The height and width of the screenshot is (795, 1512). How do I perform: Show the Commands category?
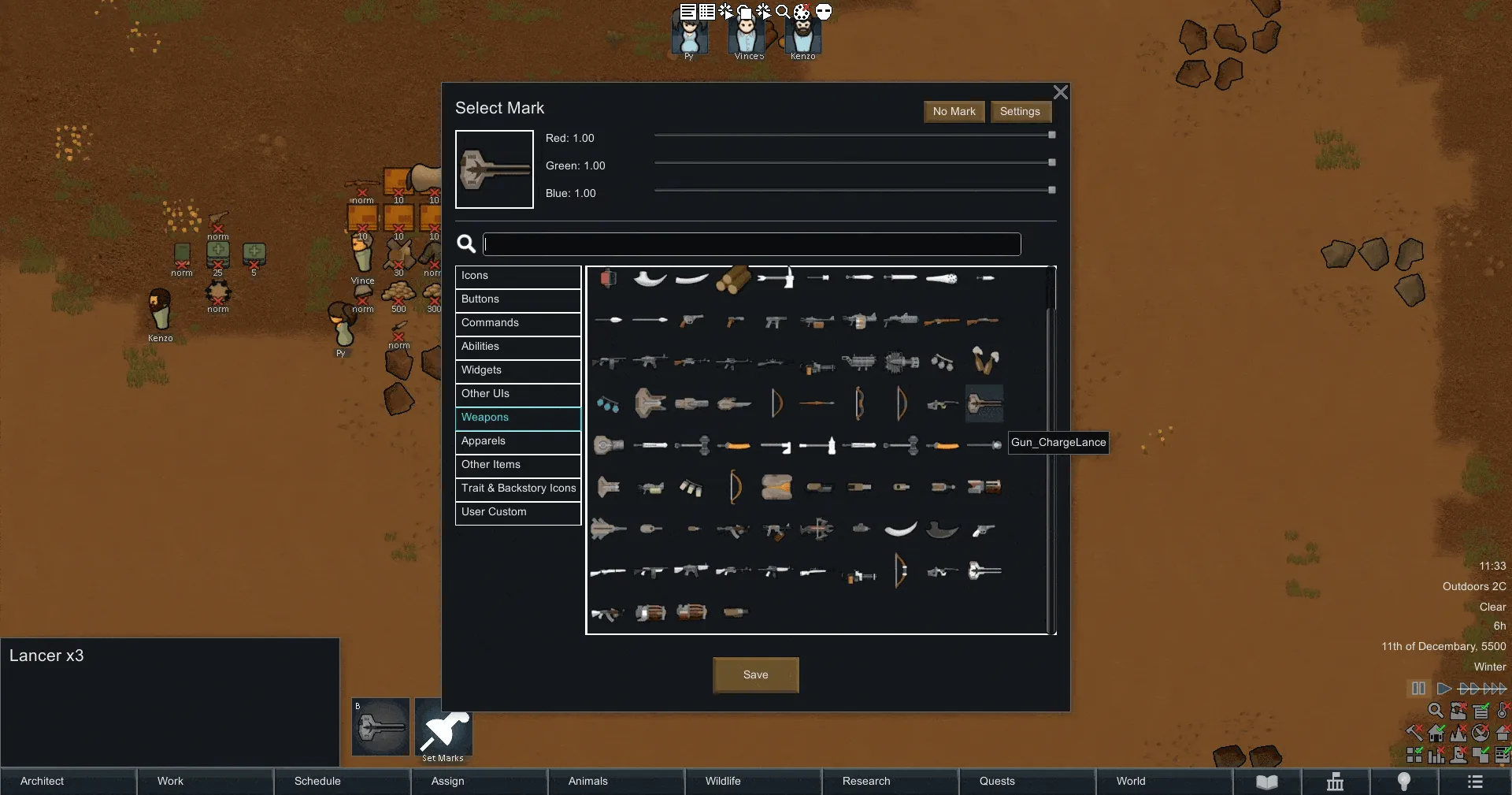coord(517,324)
